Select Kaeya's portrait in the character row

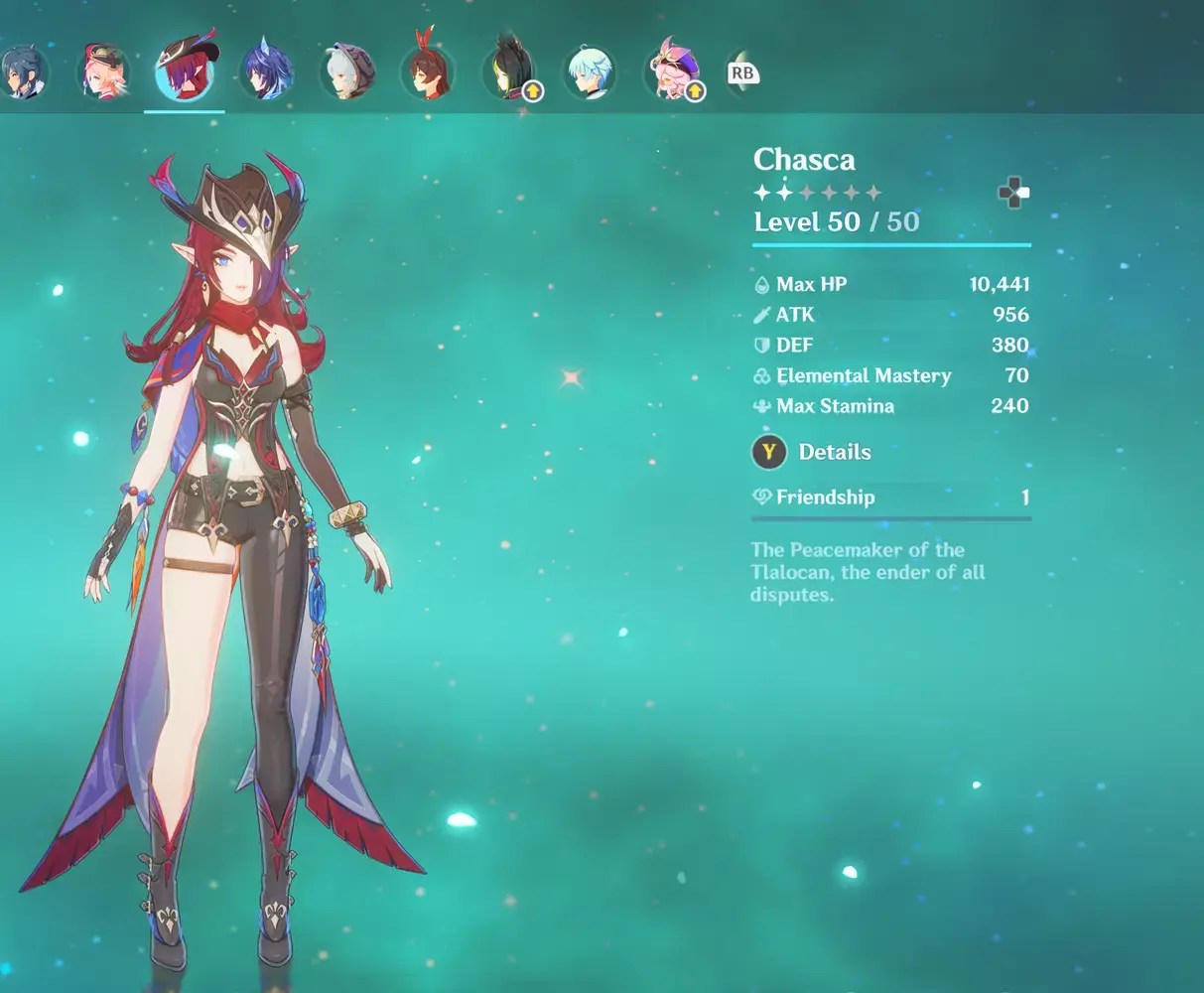[22, 72]
